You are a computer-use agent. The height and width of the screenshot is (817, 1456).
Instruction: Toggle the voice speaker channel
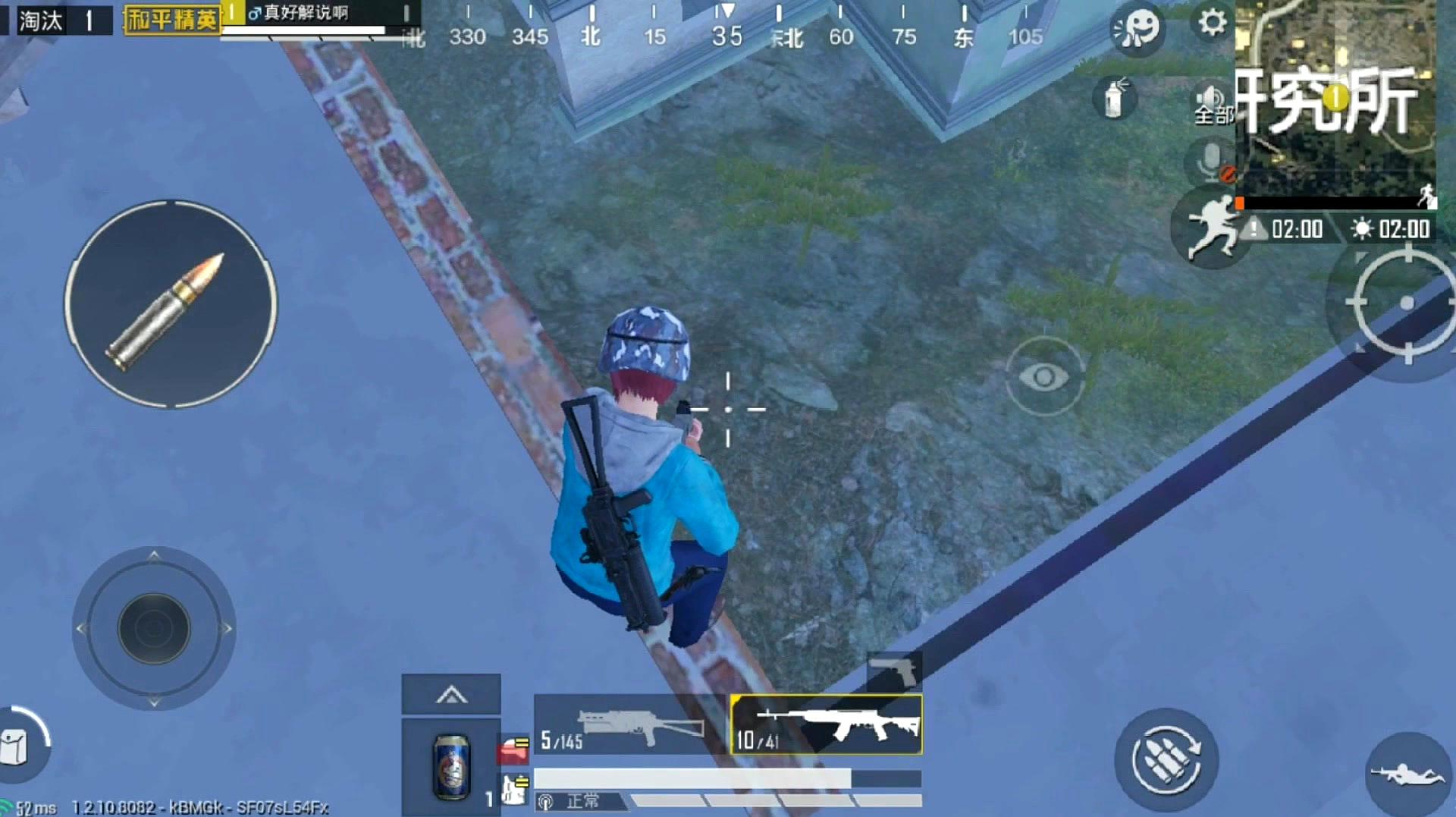[1212, 104]
